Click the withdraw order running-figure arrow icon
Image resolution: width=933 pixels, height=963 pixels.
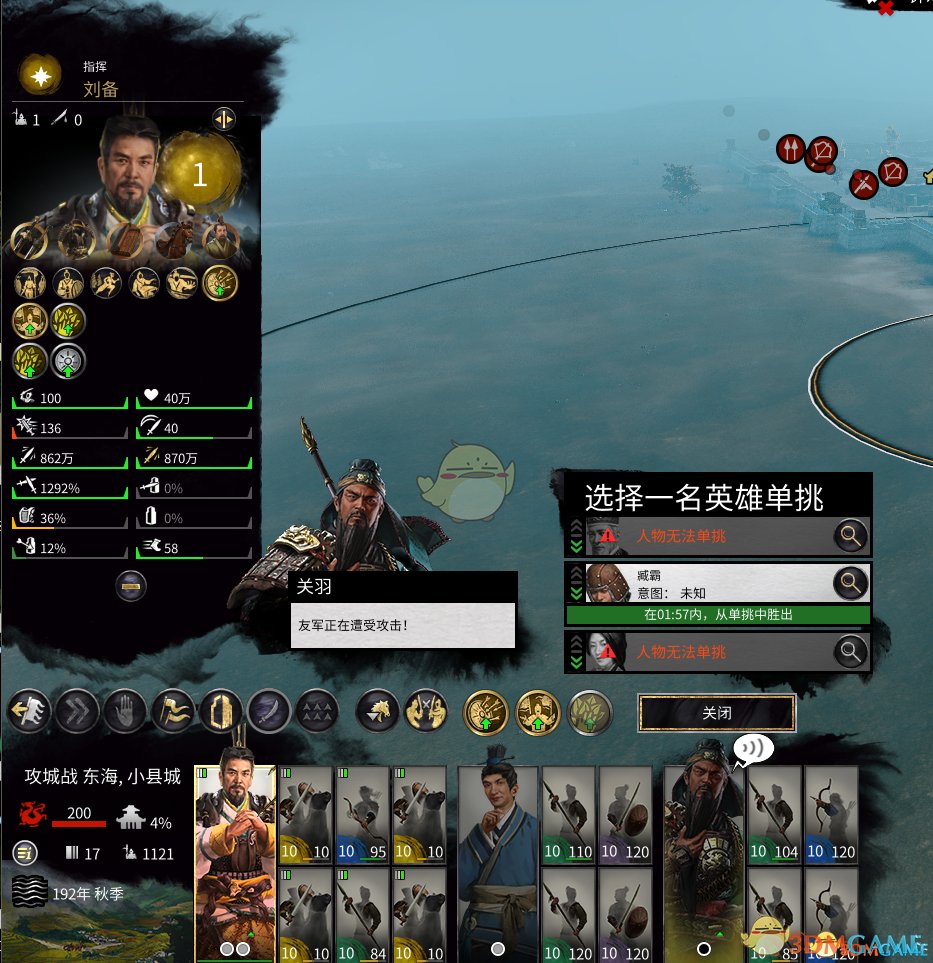[27, 712]
